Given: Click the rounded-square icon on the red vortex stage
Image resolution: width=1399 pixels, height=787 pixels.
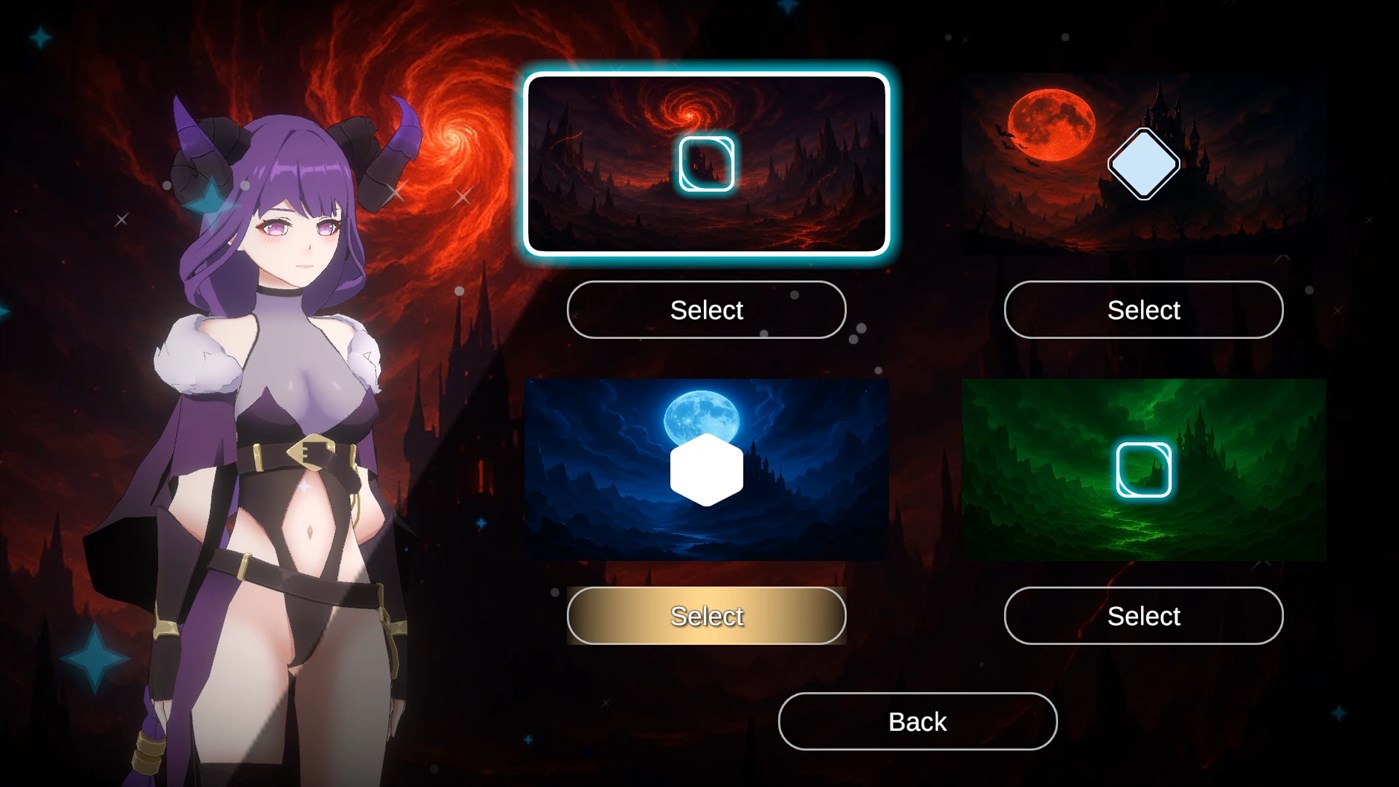Looking at the screenshot, I should point(707,163).
